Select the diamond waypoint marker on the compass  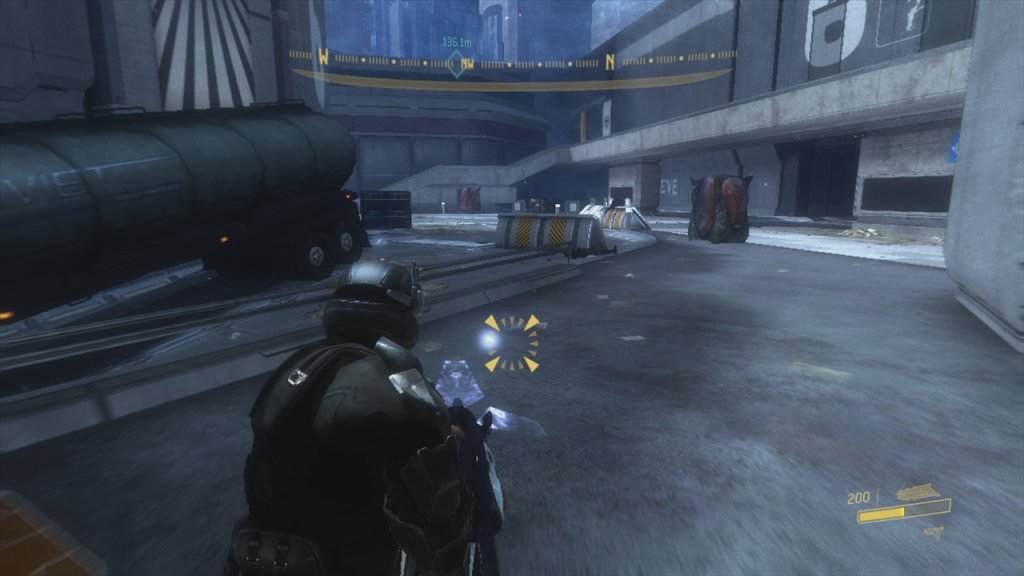(455, 64)
